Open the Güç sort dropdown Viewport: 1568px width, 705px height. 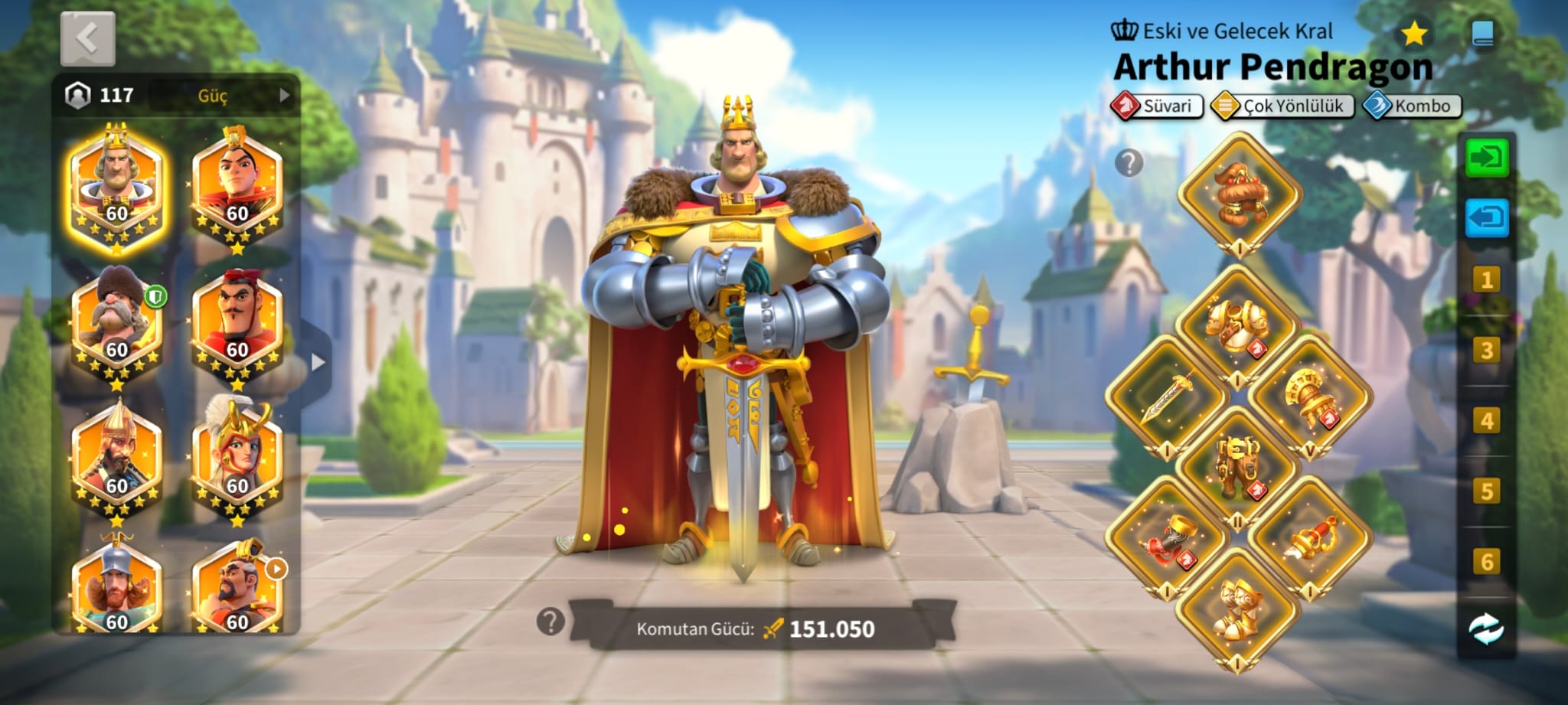222,96
